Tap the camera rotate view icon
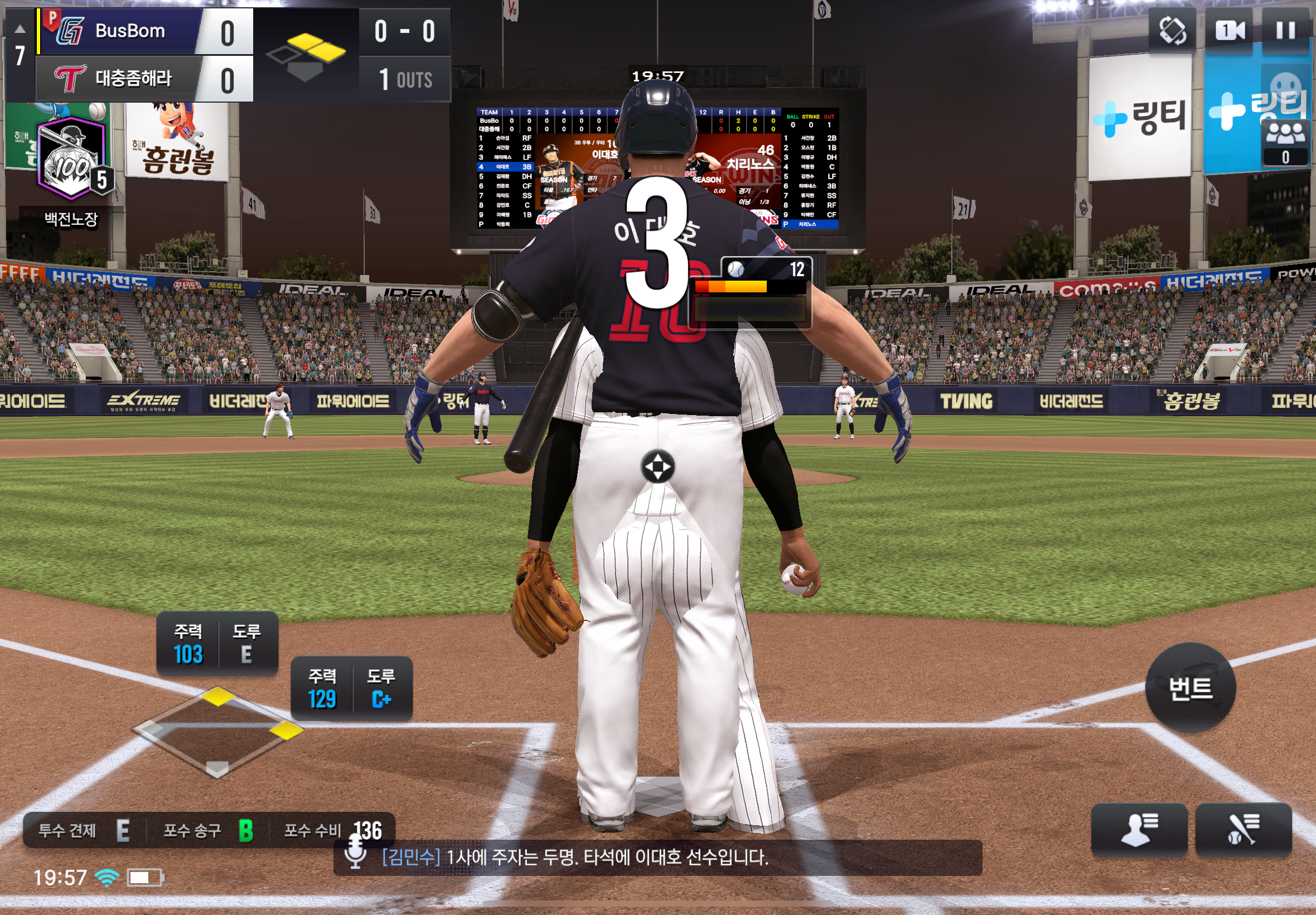This screenshot has width=1316, height=915. pos(1172,30)
